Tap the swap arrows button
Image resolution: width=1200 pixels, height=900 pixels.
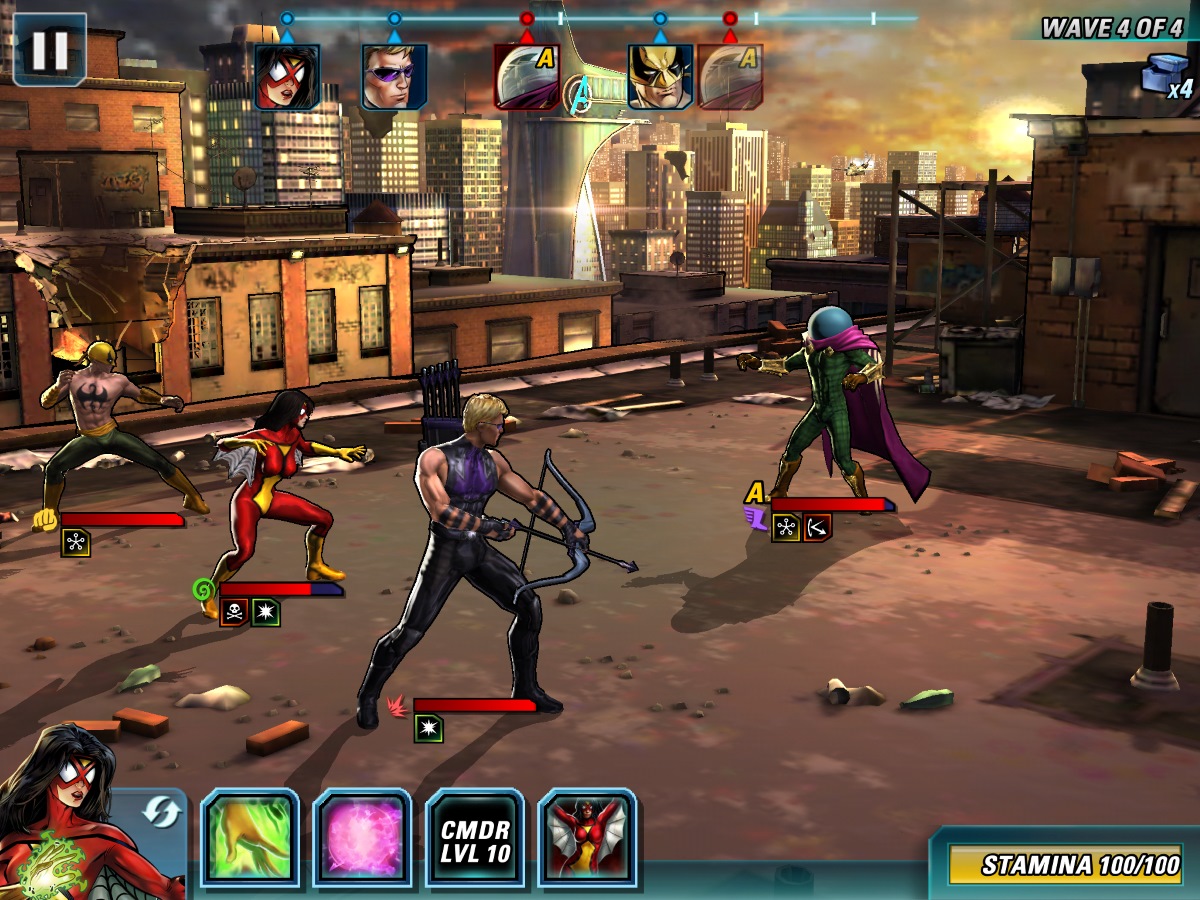pyautogui.click(x=159, y=812)
